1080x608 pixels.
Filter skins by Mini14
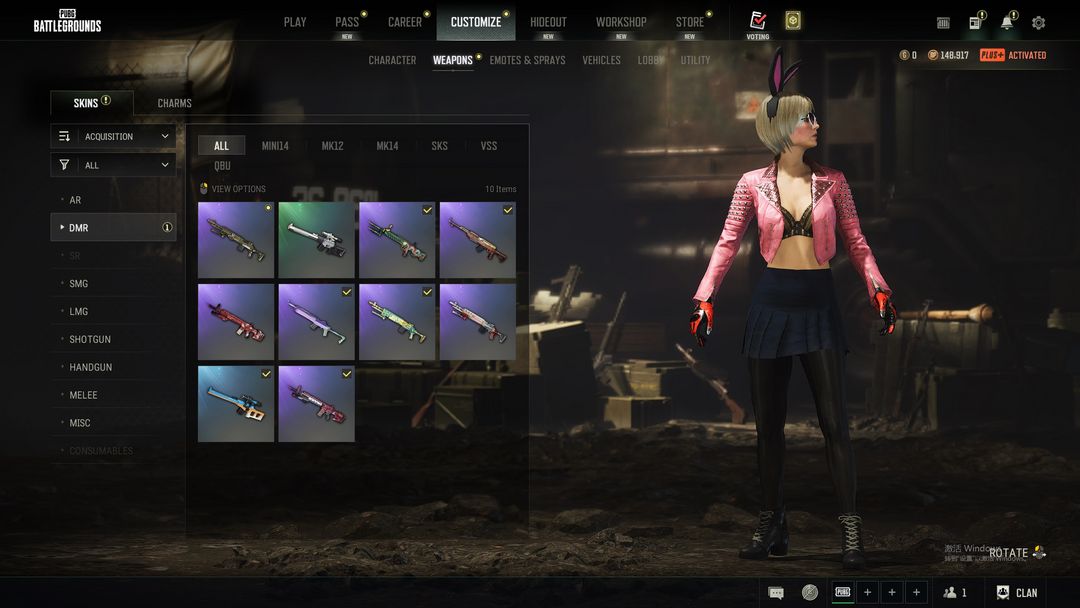point(275,146)
